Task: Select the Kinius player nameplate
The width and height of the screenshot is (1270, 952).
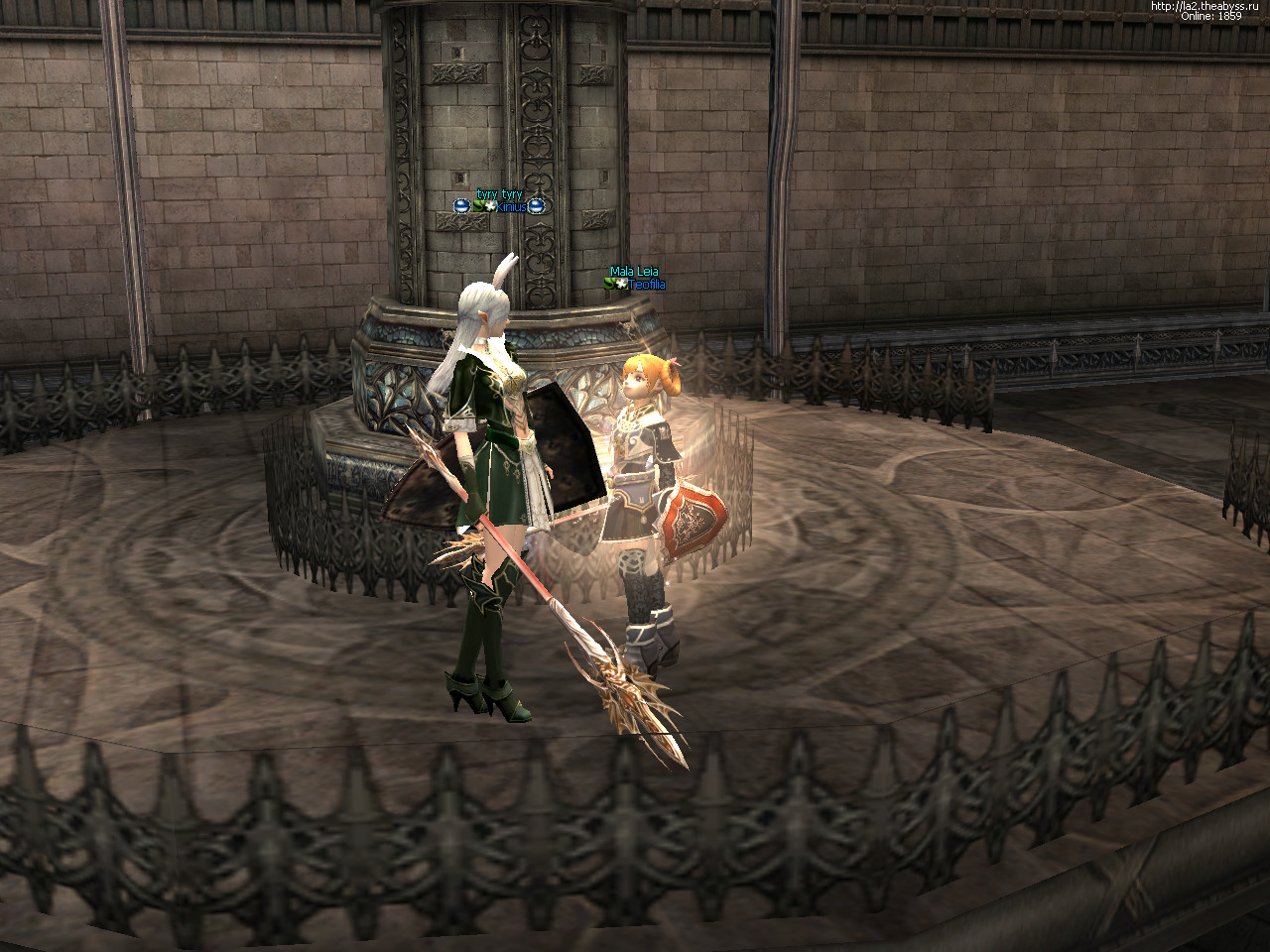Action: point(511,206)
